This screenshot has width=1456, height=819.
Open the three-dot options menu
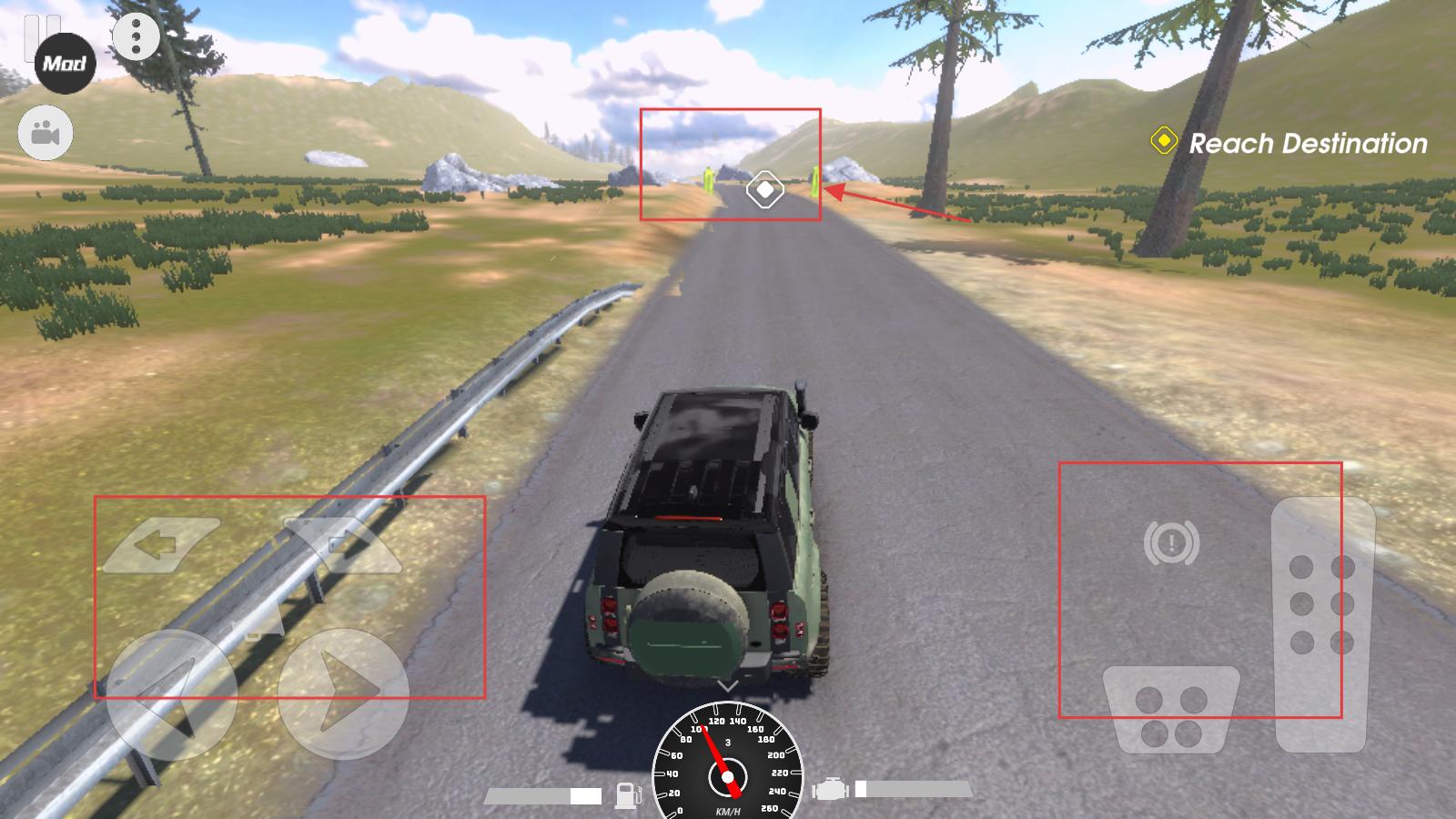click(136, 37)
